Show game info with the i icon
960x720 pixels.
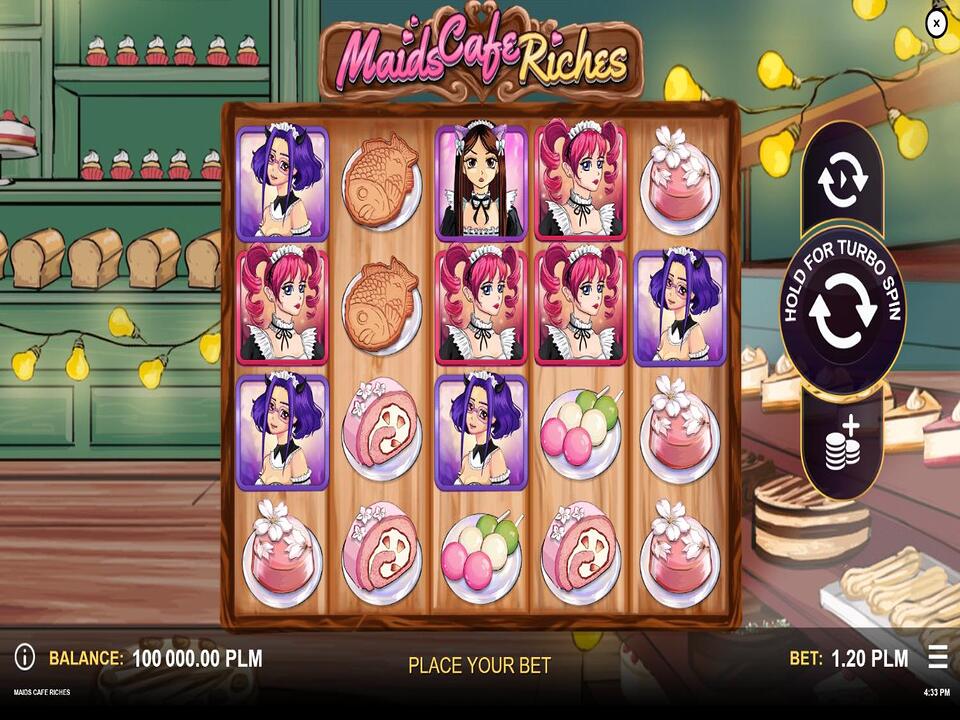click(x=25, y=657)
